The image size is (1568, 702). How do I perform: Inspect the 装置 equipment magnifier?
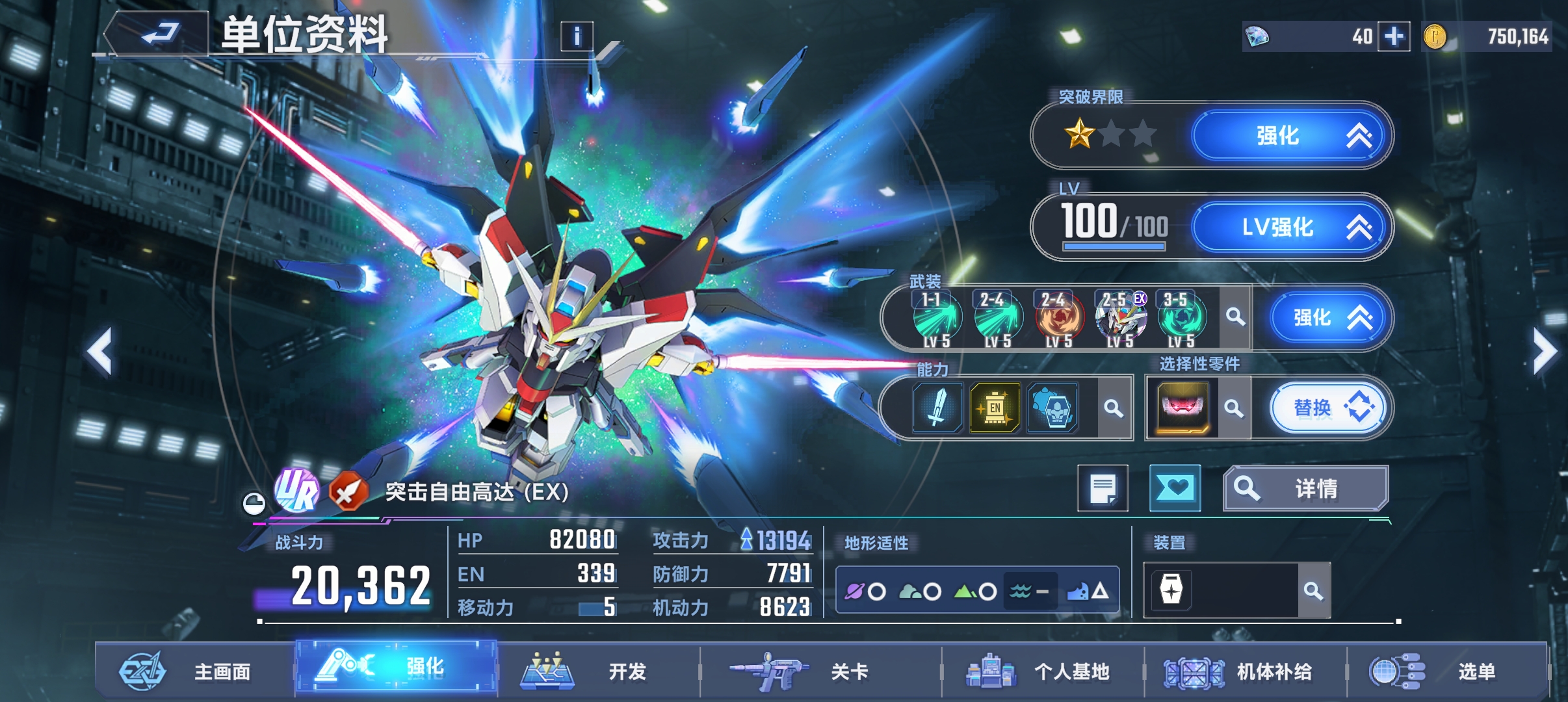tap(1313, 591)
